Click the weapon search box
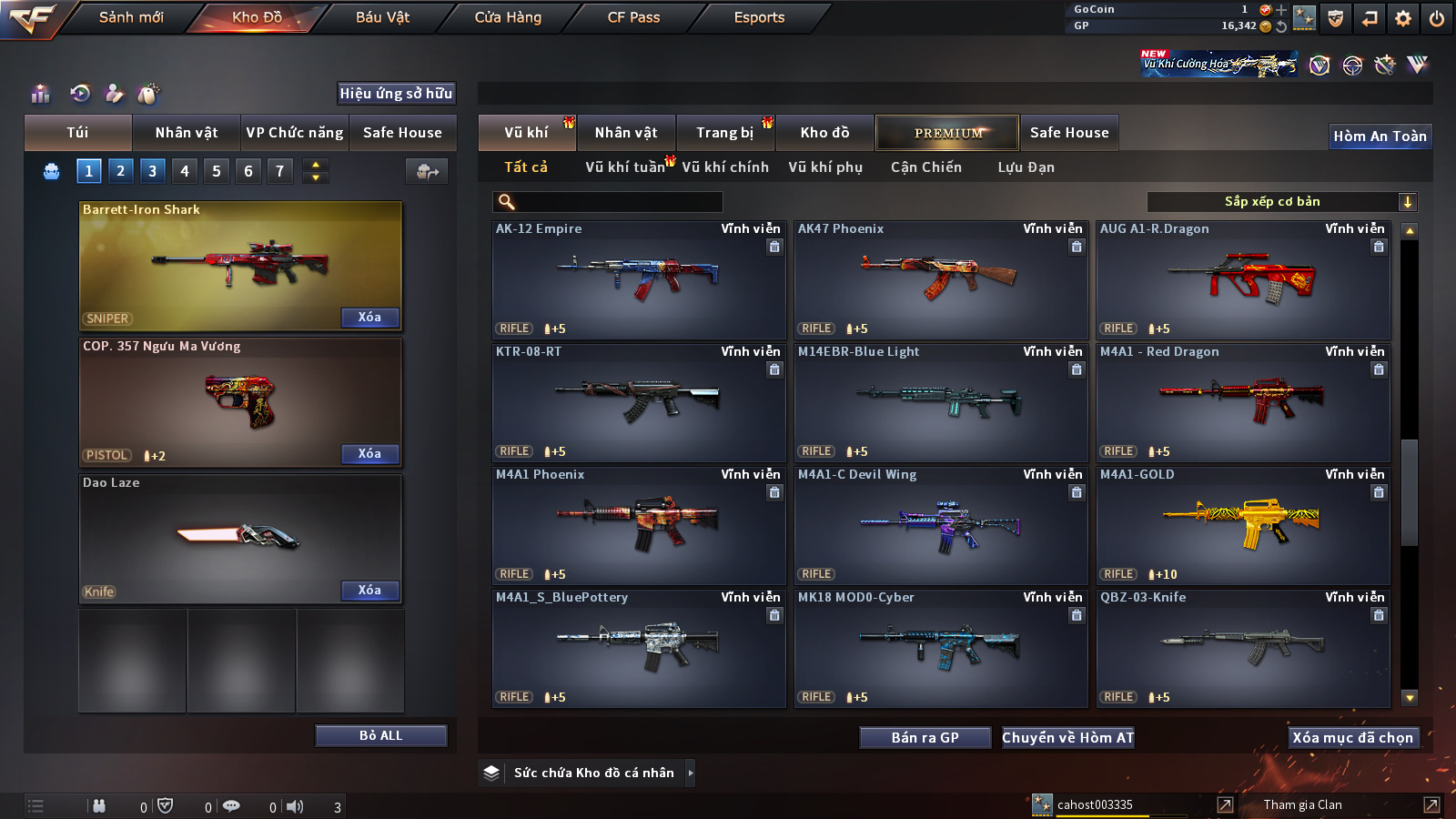This screenshot has height=819, width=1456. [x=608, y=202]
